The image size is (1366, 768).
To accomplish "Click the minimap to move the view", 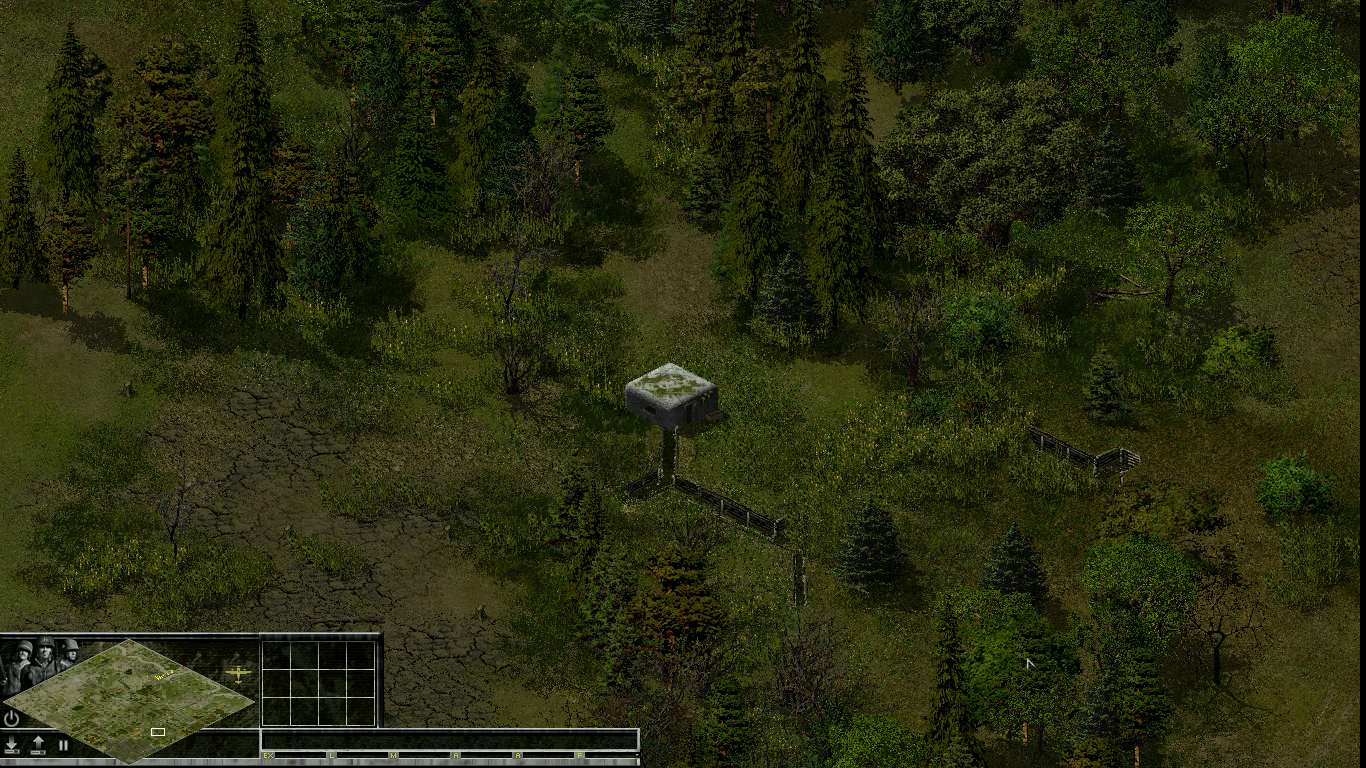I will point(130,700).
